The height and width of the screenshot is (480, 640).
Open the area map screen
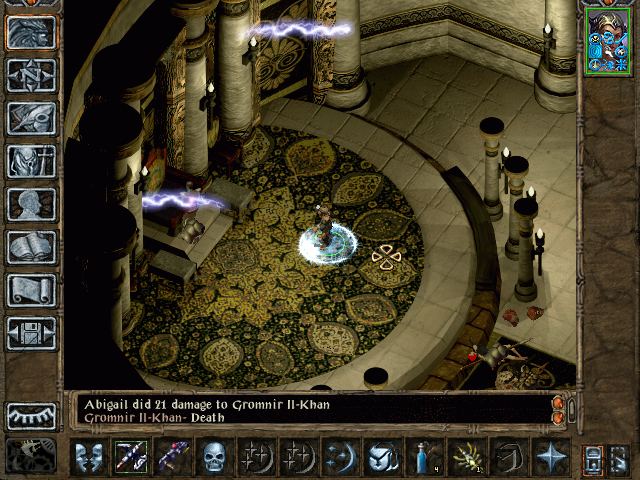(32, 75)
